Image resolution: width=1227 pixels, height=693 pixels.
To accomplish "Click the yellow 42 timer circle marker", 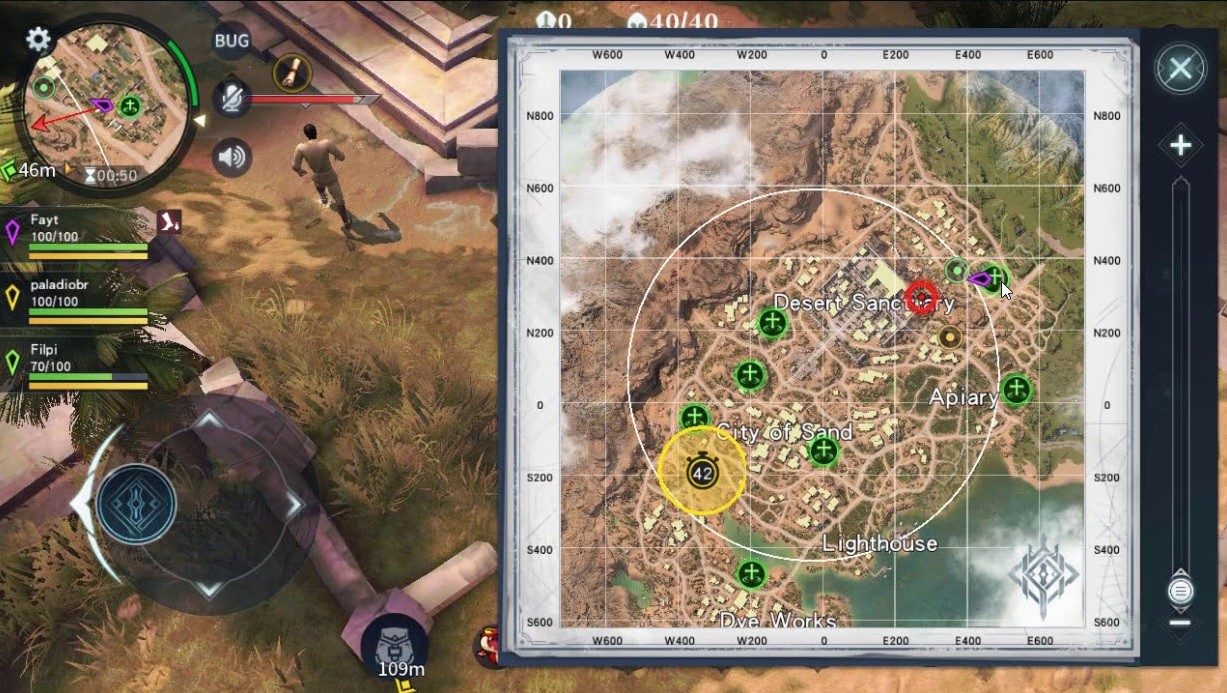I will (702, 472).
